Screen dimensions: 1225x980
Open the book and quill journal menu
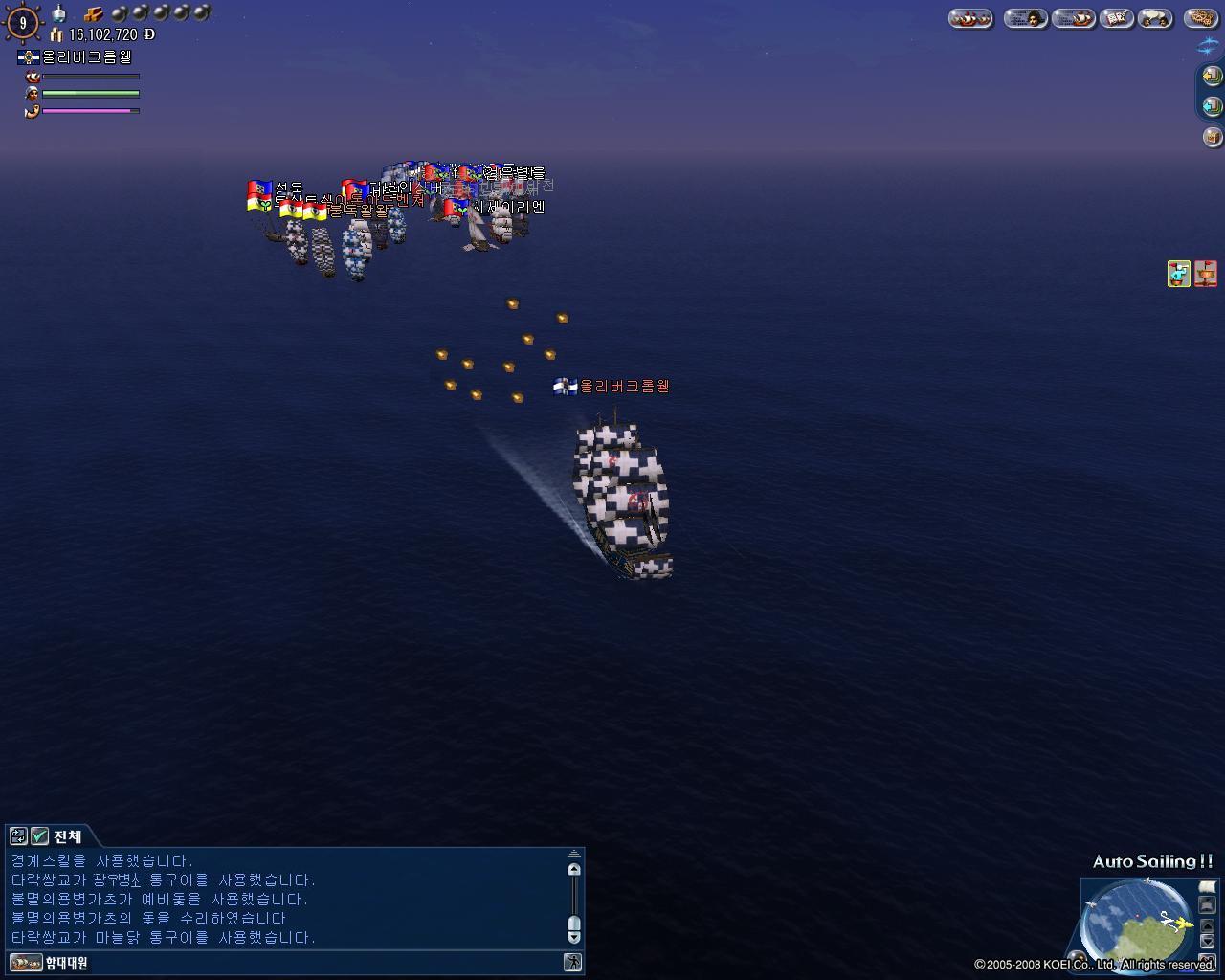1116,18
